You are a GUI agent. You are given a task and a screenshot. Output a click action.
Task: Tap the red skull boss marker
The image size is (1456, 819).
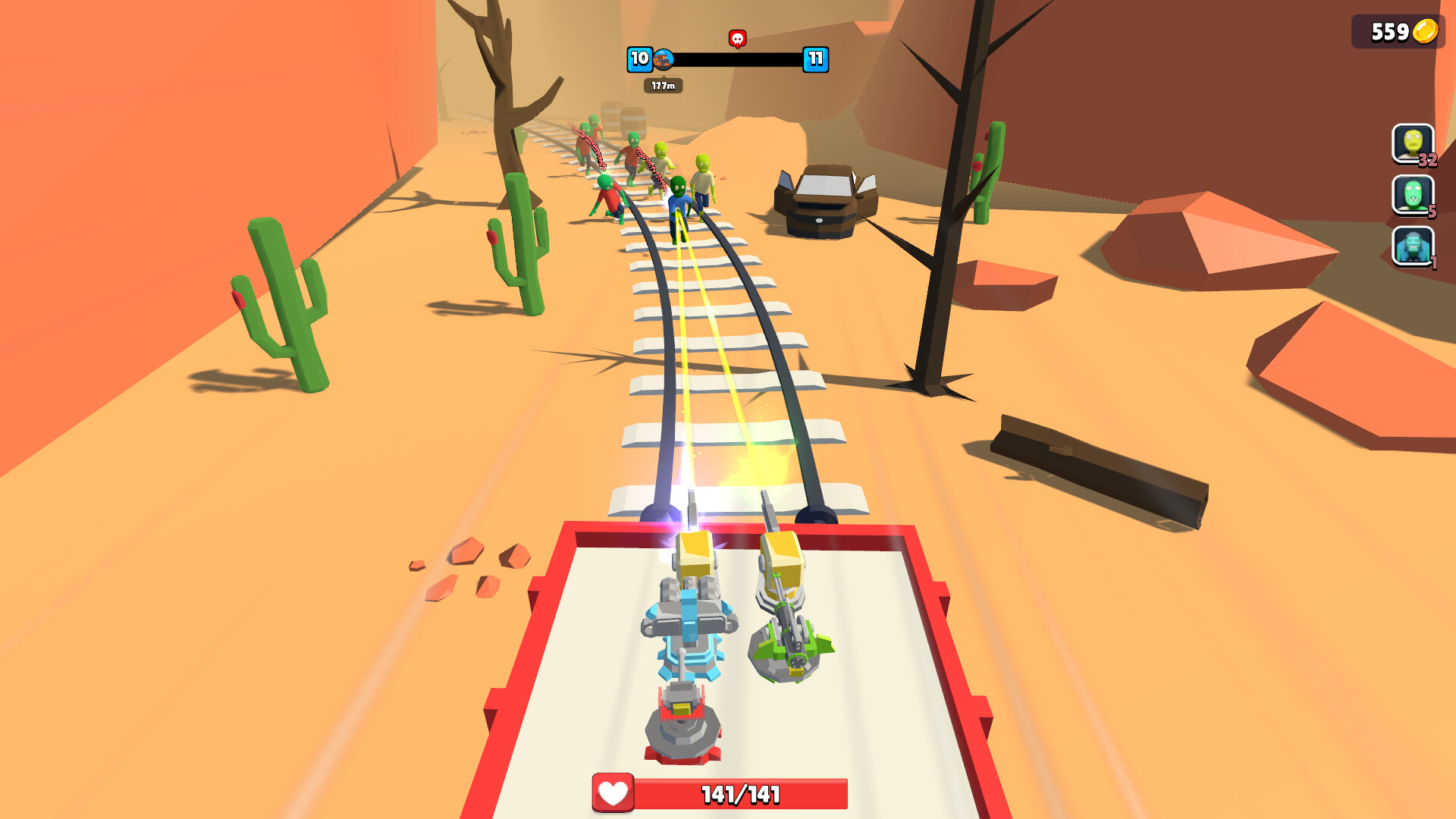tap(736, 37)
